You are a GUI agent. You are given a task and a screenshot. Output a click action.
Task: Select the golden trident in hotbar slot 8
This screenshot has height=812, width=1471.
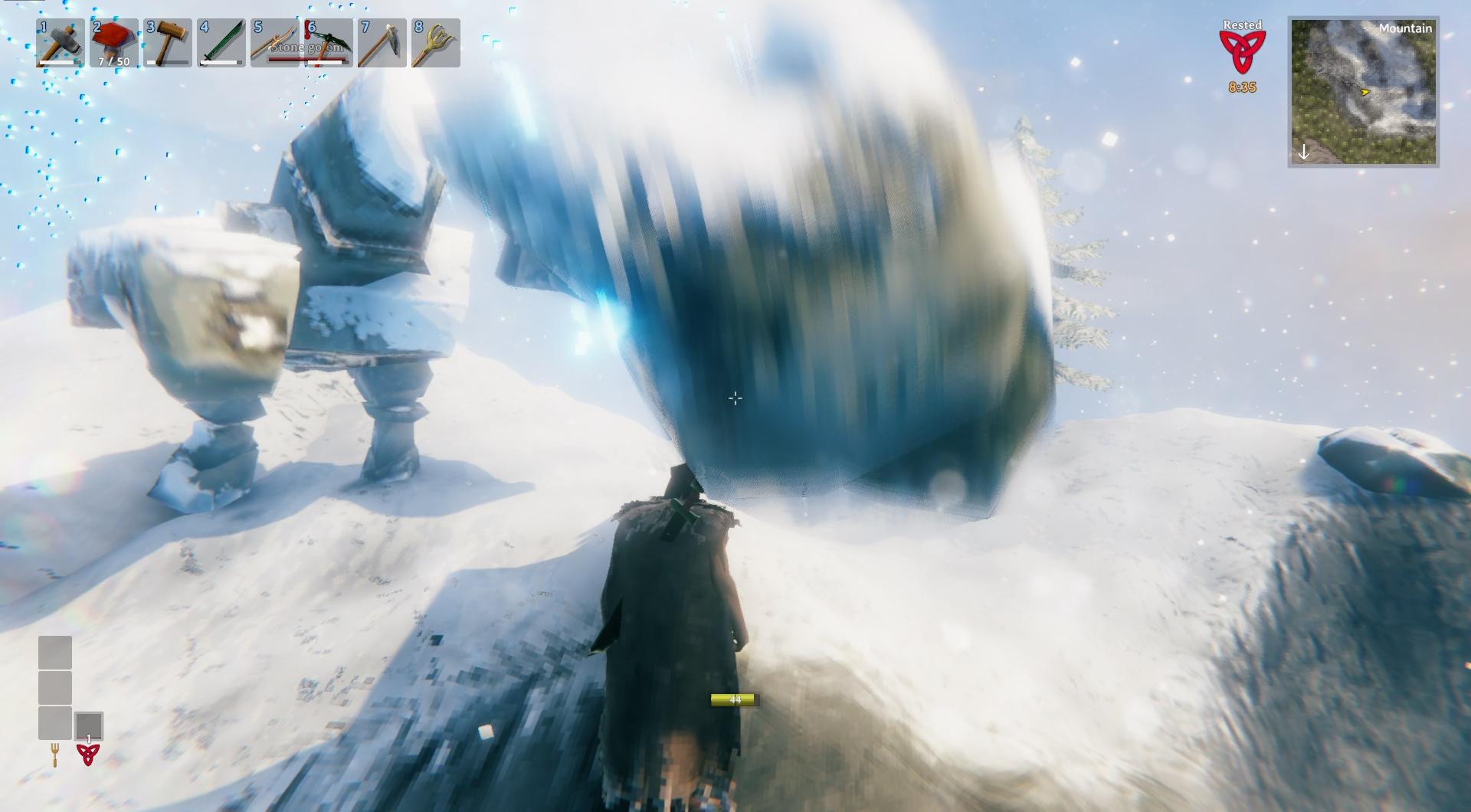point(435,43)
